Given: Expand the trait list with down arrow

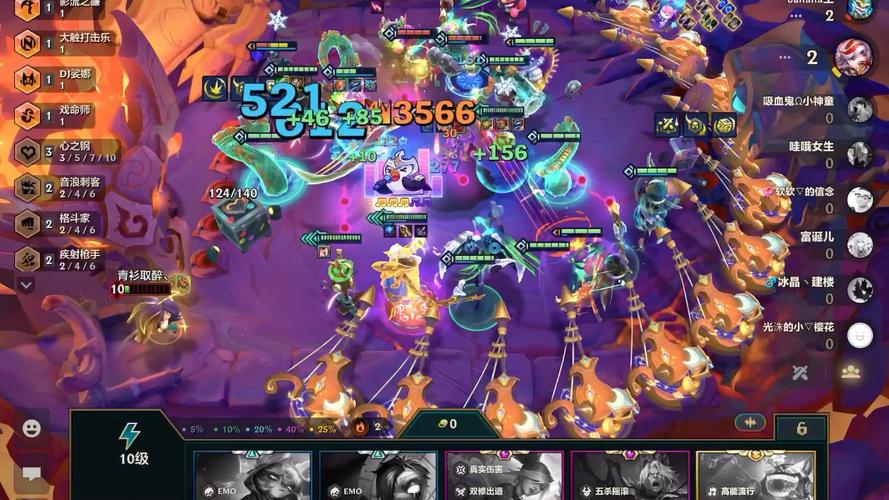Looking at the screenshot, I should 27,285.
